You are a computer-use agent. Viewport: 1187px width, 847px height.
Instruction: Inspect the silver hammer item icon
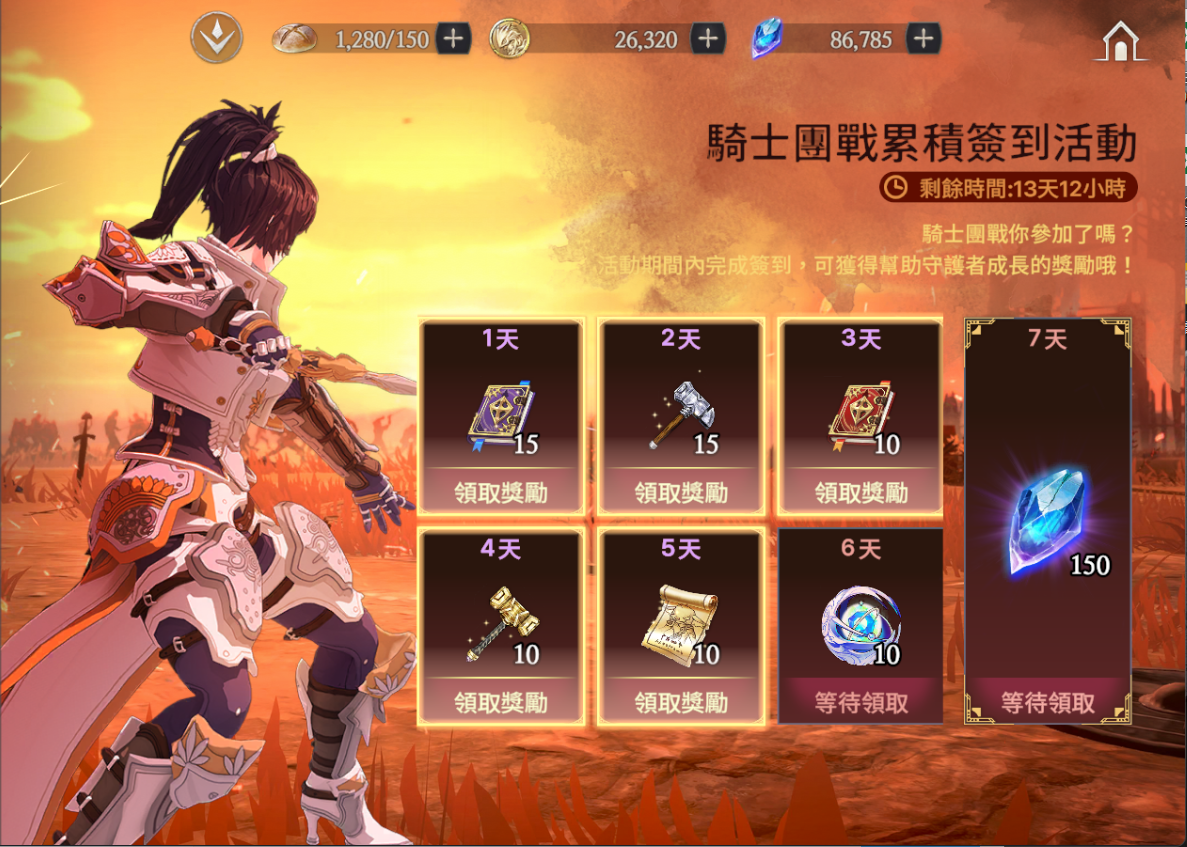(680, 415)
